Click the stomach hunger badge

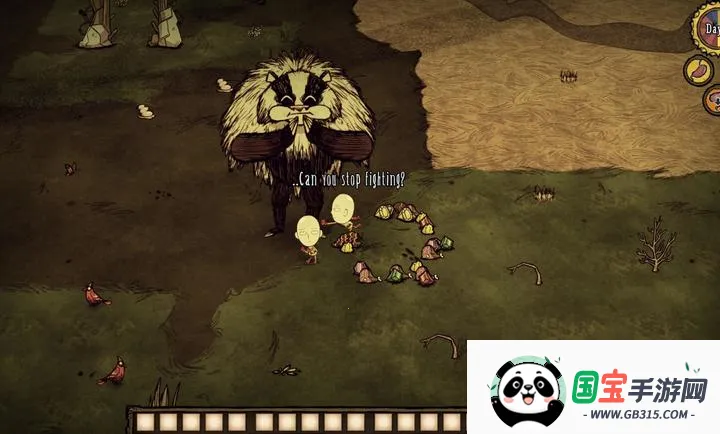[699, 70]
